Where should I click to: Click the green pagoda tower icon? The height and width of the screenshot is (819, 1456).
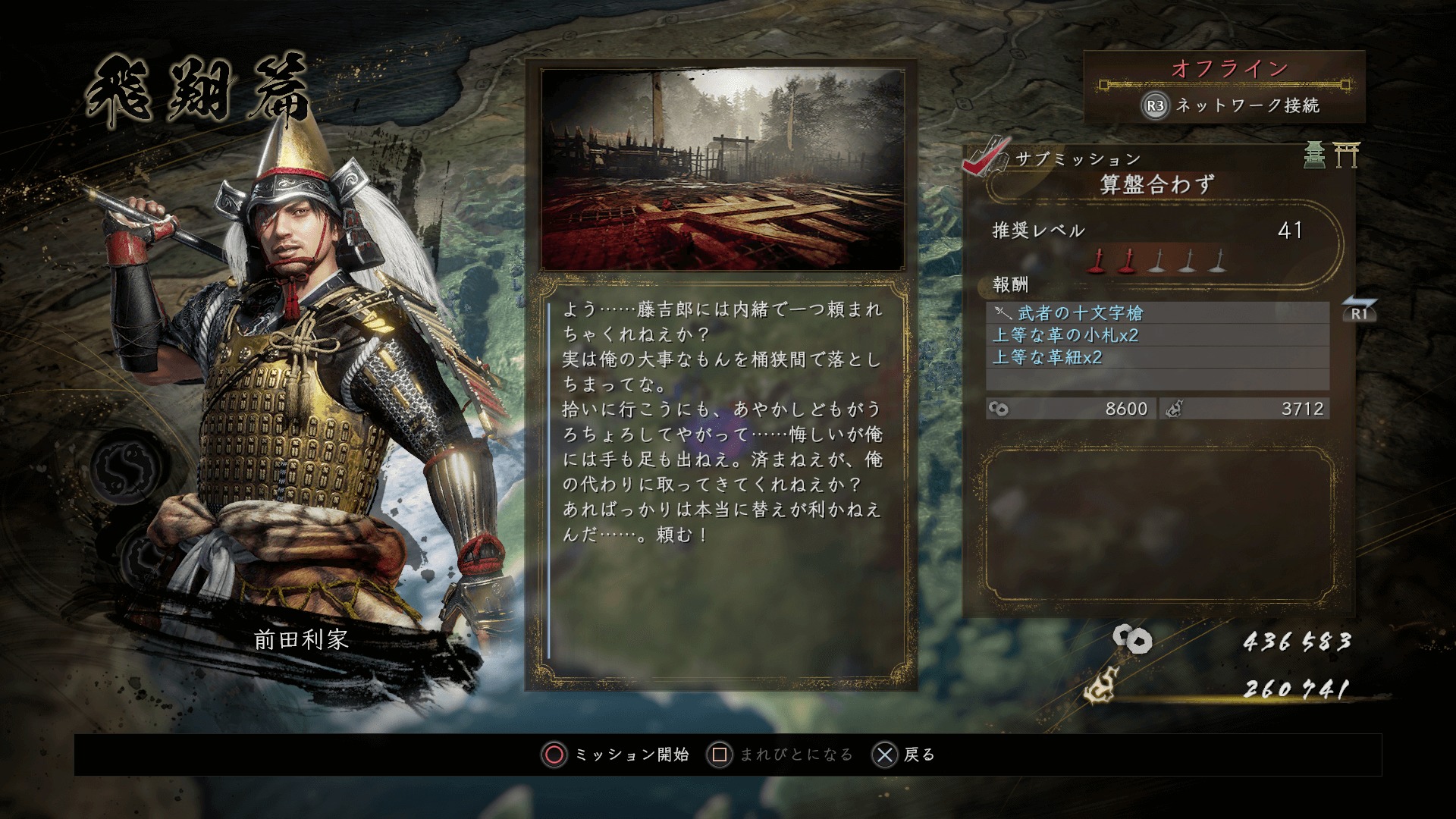1315,155
